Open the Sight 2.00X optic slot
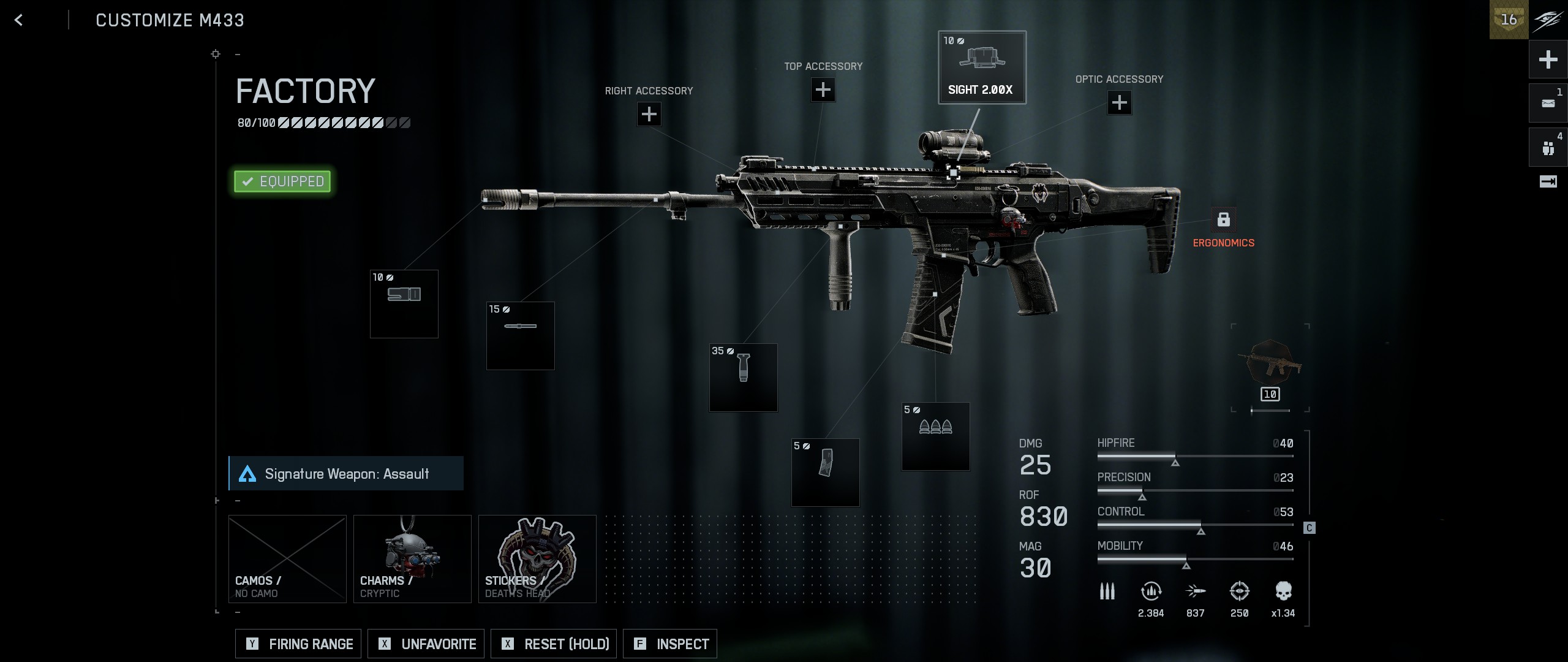Viewport: 1568px width, 662px height. coord(982,67)
